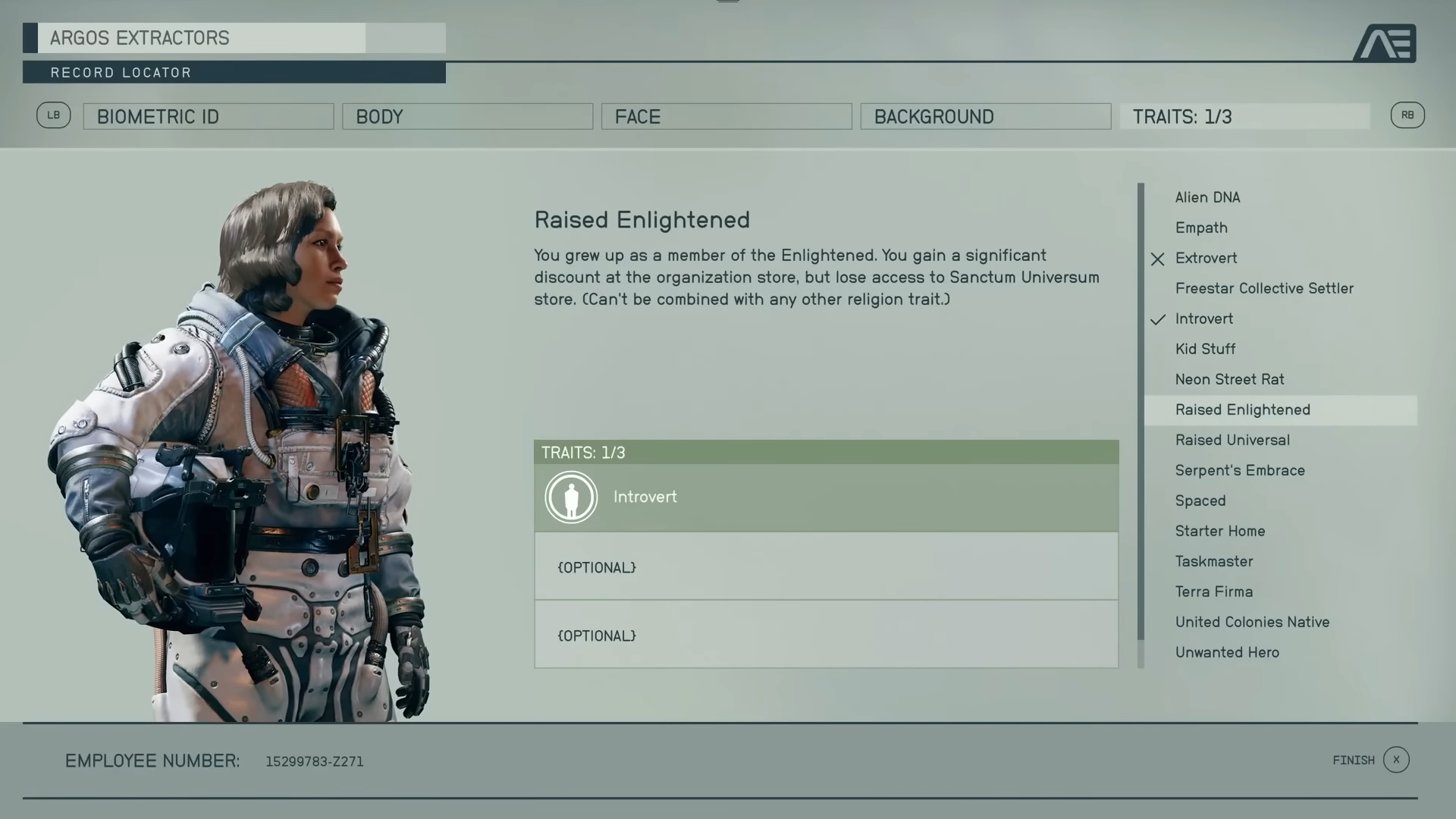Click the X button icon beside FINISH
The width and height of the screenshot is (1456, 819).
tap(1398, 760)
